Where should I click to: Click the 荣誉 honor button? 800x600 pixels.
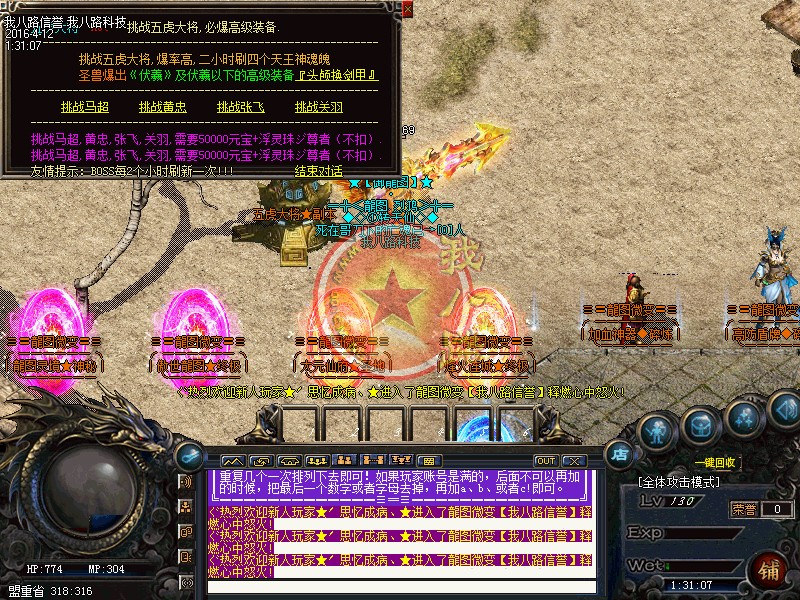(744, 508)
